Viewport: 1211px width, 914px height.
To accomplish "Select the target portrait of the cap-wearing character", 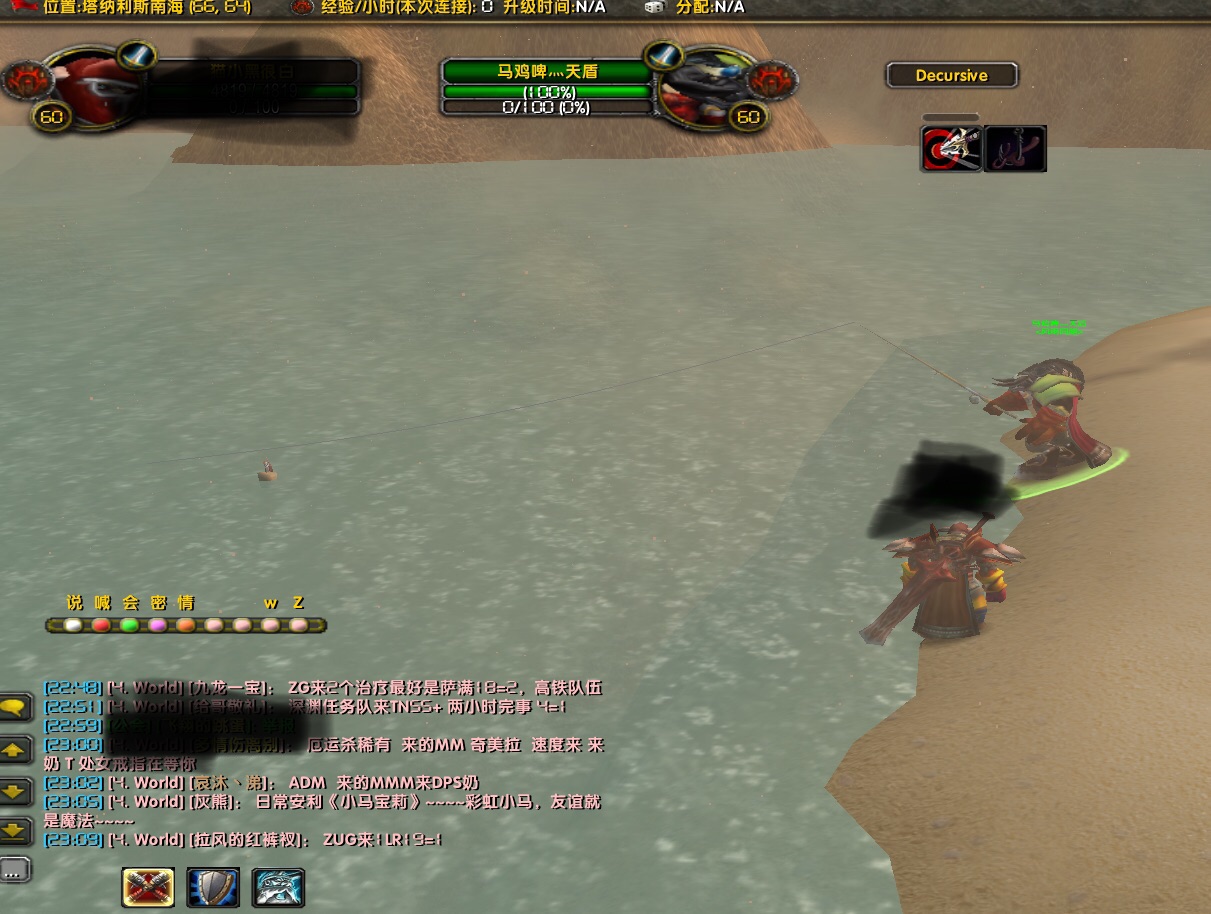I will click(701, 89).
